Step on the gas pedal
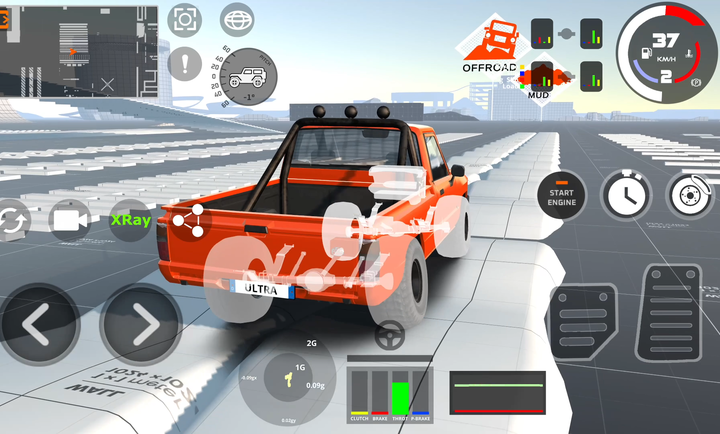 [x=671, y=313]
